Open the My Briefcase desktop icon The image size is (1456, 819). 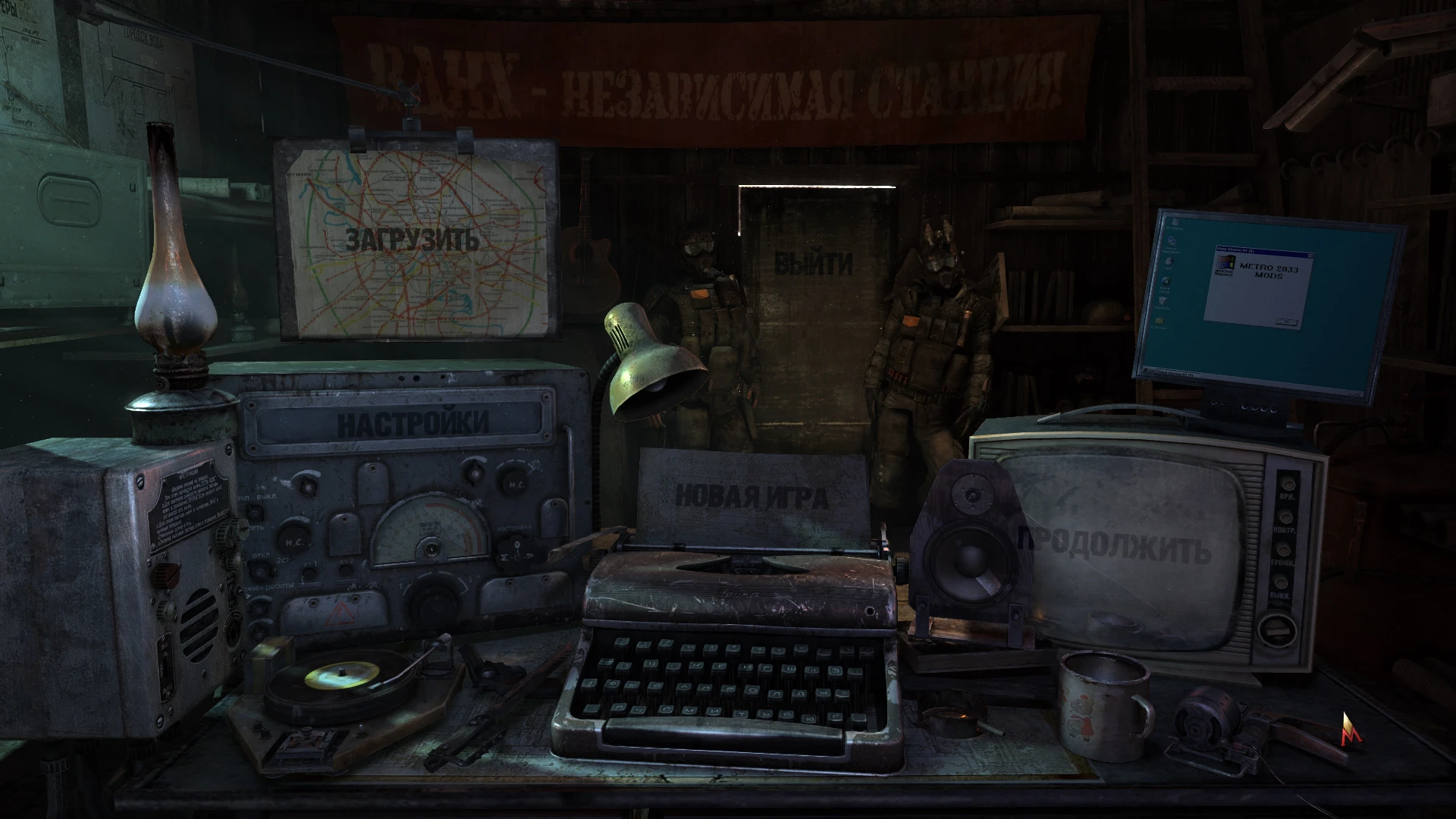click(x=1159, y=322)
